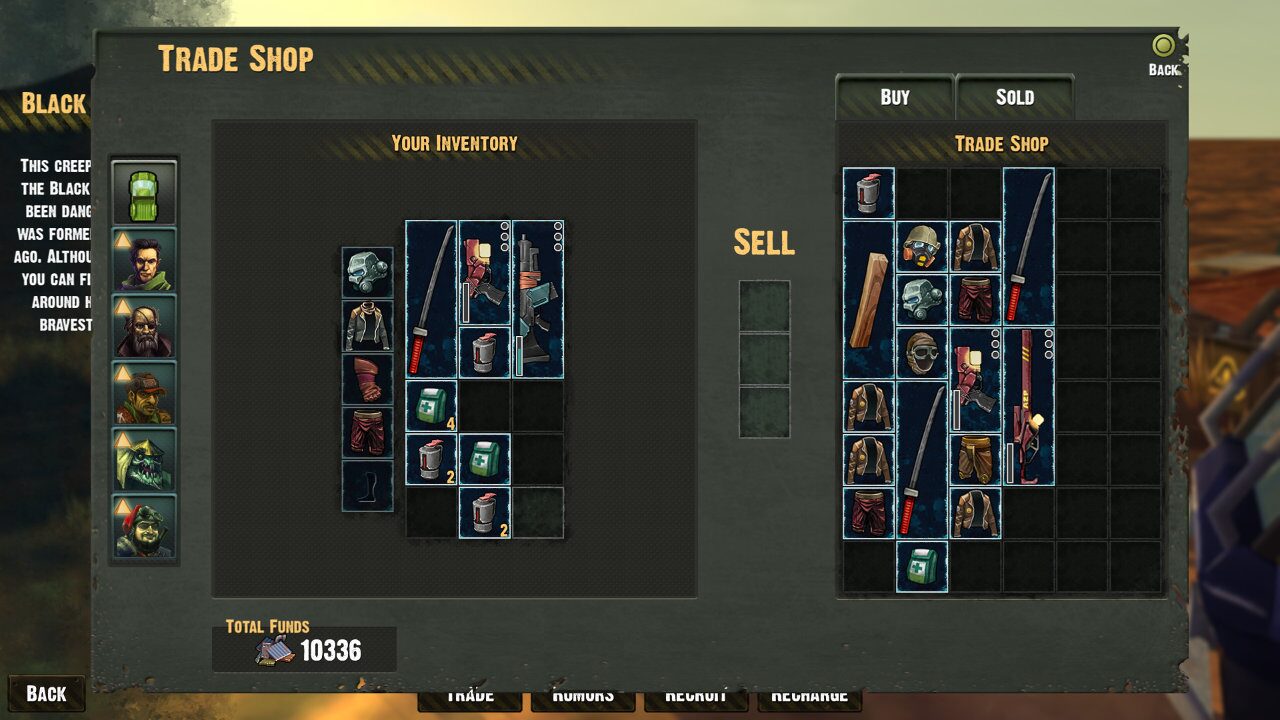Viewport: 1280px width, 720px height.
Task: Select the boots in your inventory
Action: click(x=369, y=486)
